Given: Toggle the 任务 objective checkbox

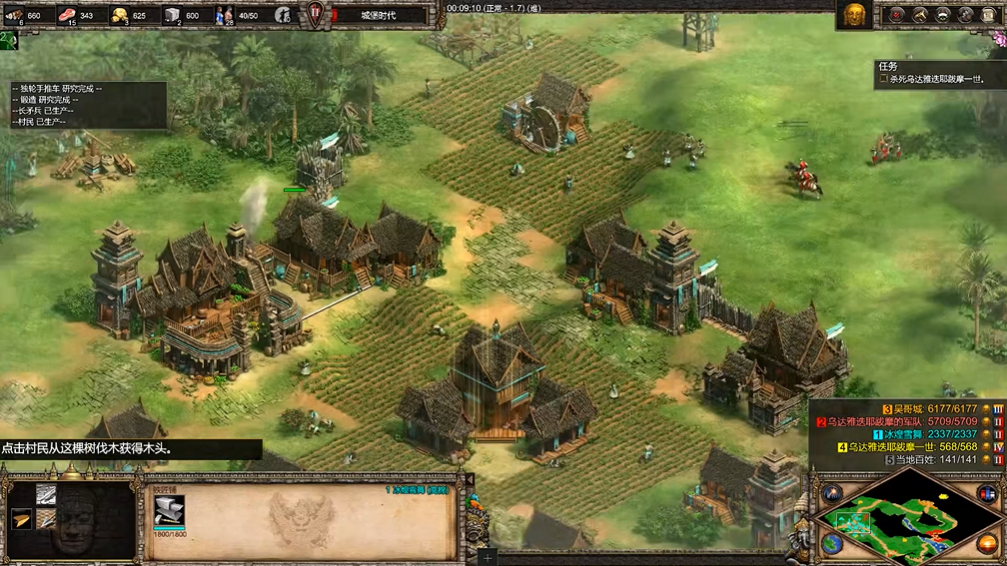Looking at the screenshot, I should (x=883, y=80).
